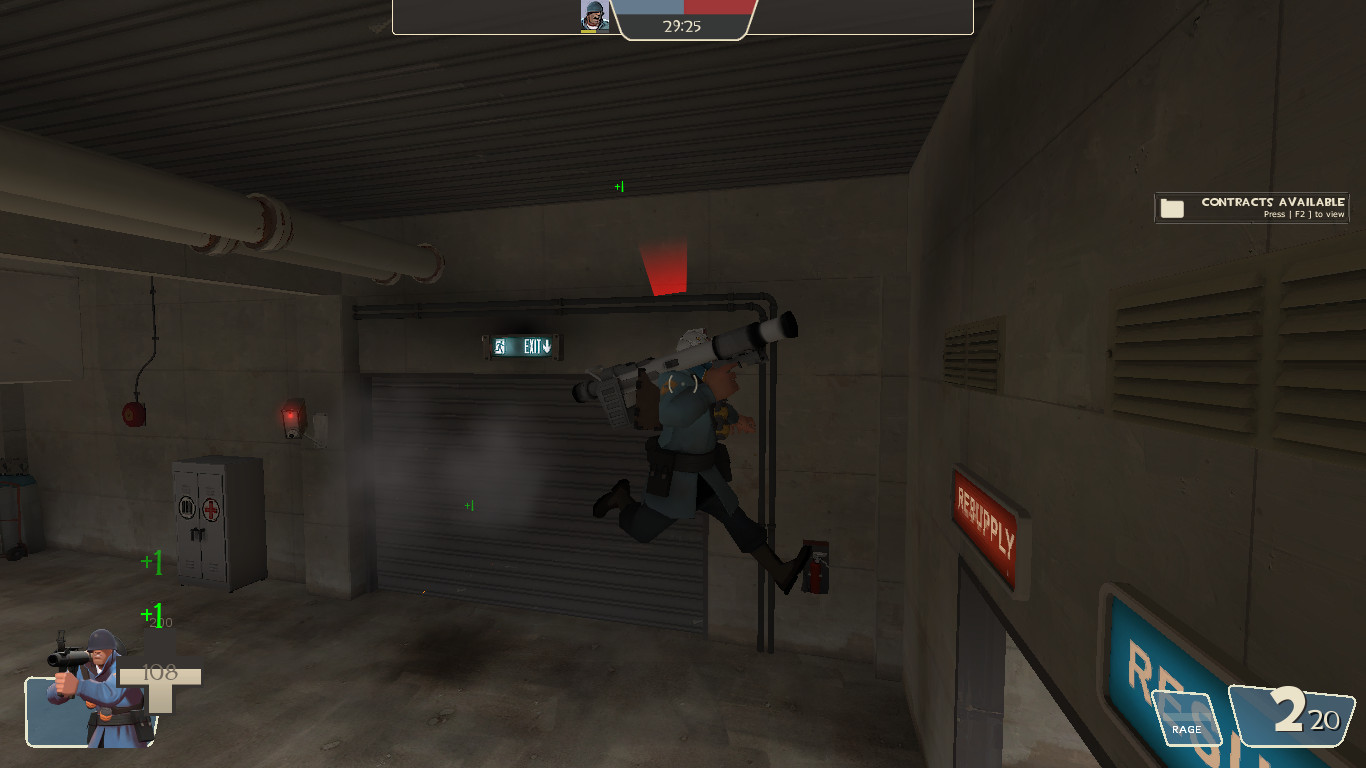1366x768 pixels.
Task: Click the Contracts Available folder icon
Action: (1172, 207)
